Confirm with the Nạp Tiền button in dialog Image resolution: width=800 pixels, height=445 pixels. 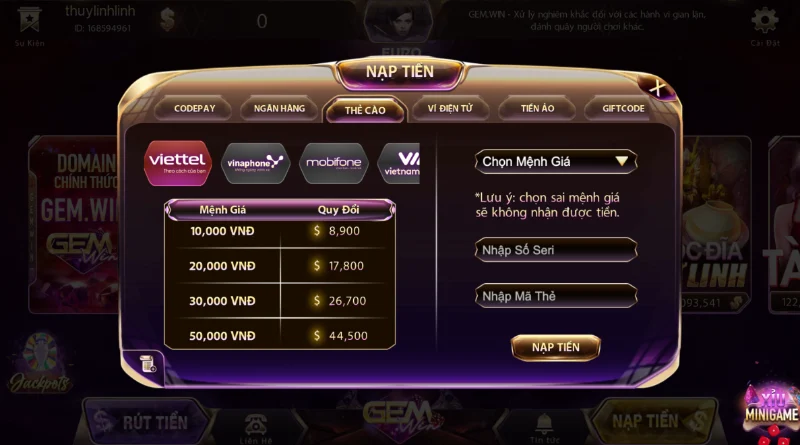[x=555, y=347]
